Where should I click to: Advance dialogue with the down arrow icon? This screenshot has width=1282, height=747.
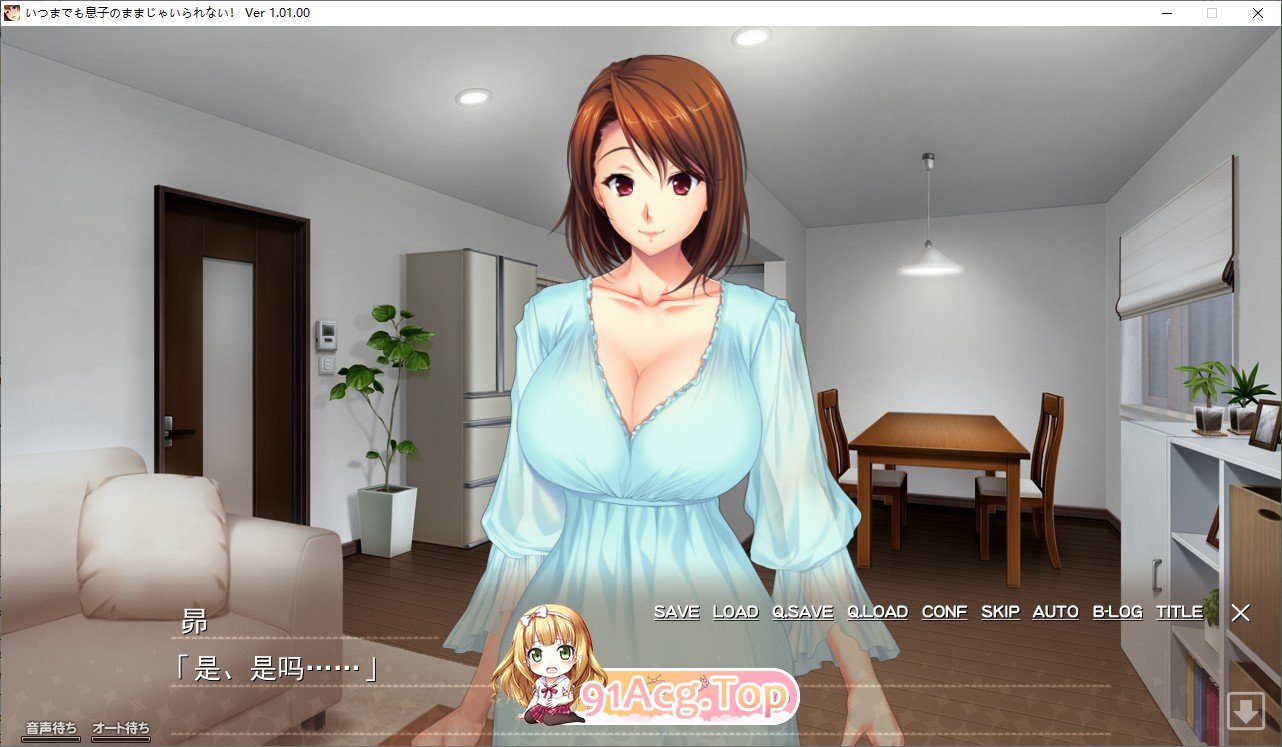(x=1246, y=712)
